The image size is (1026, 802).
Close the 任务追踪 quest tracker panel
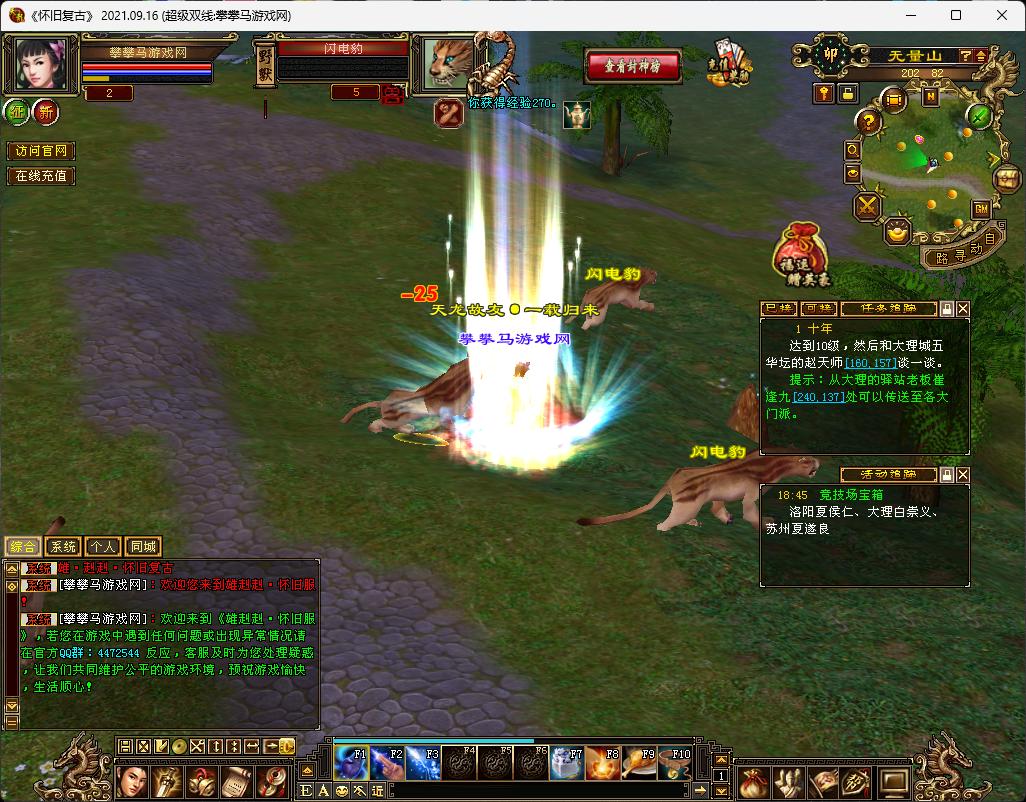963,309
